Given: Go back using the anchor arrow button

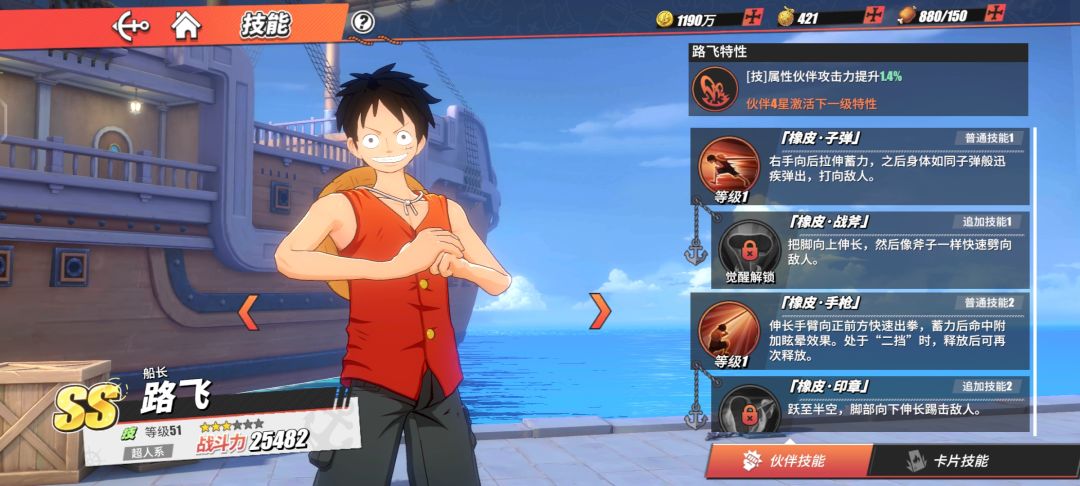Looking at the screenshot, I should 131,24.
